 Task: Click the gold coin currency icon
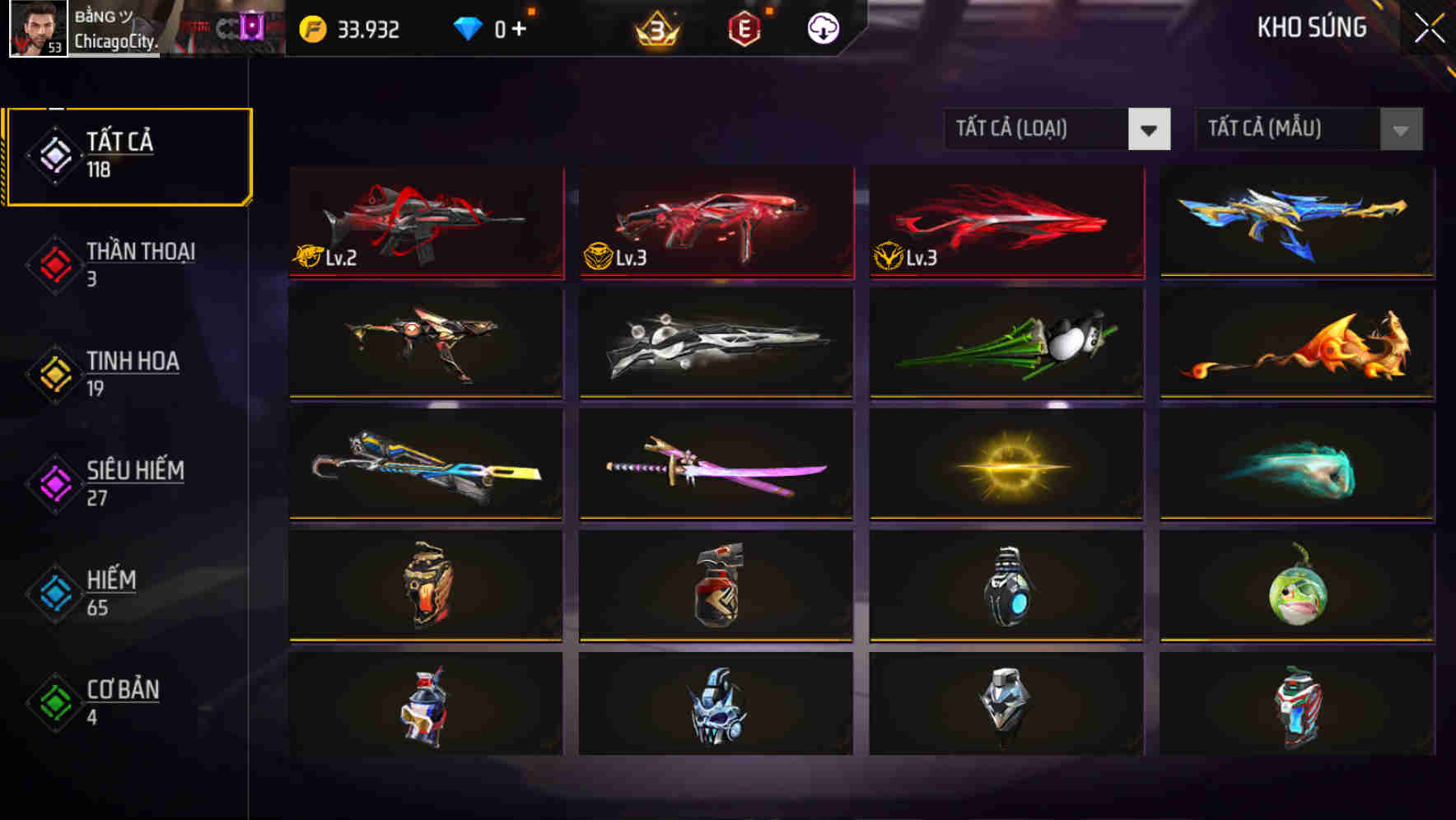[x=311, y=28]
